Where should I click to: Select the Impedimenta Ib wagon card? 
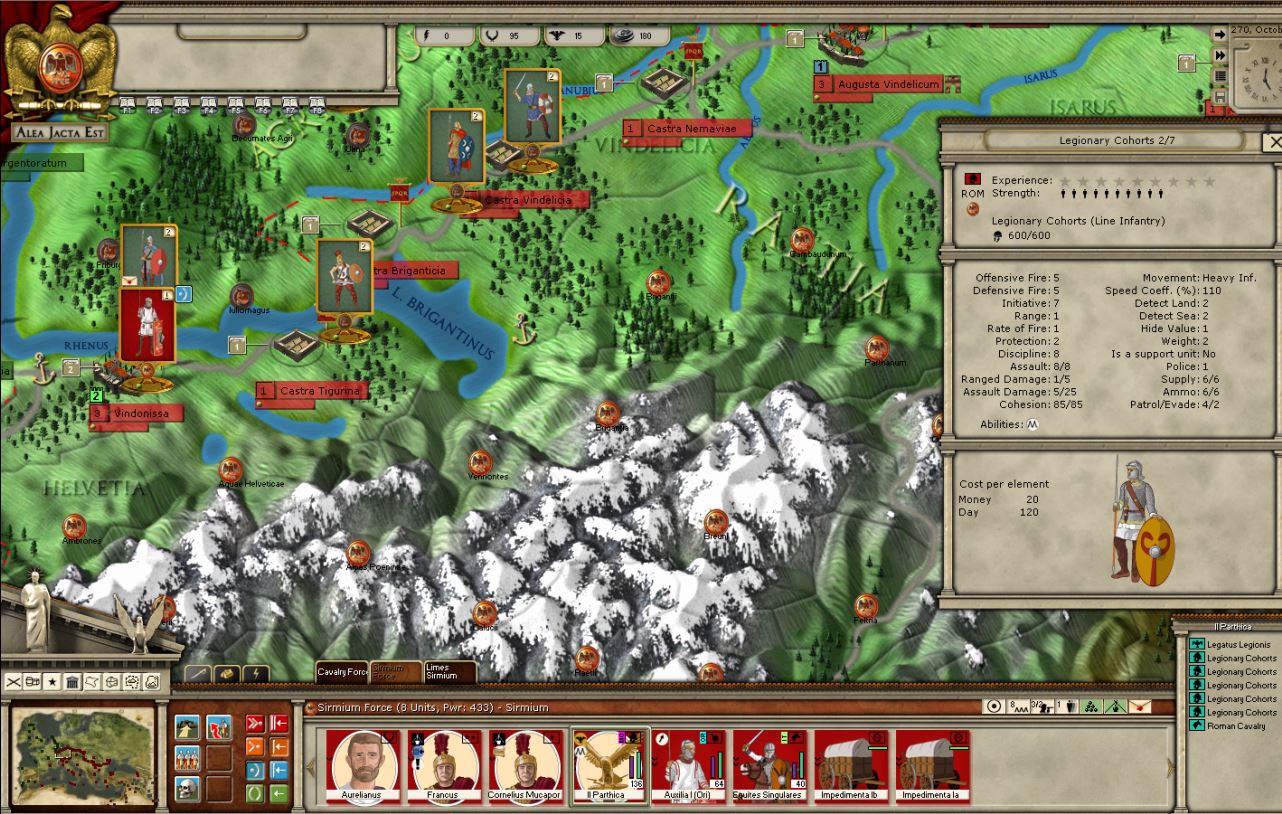click(851, 766)
